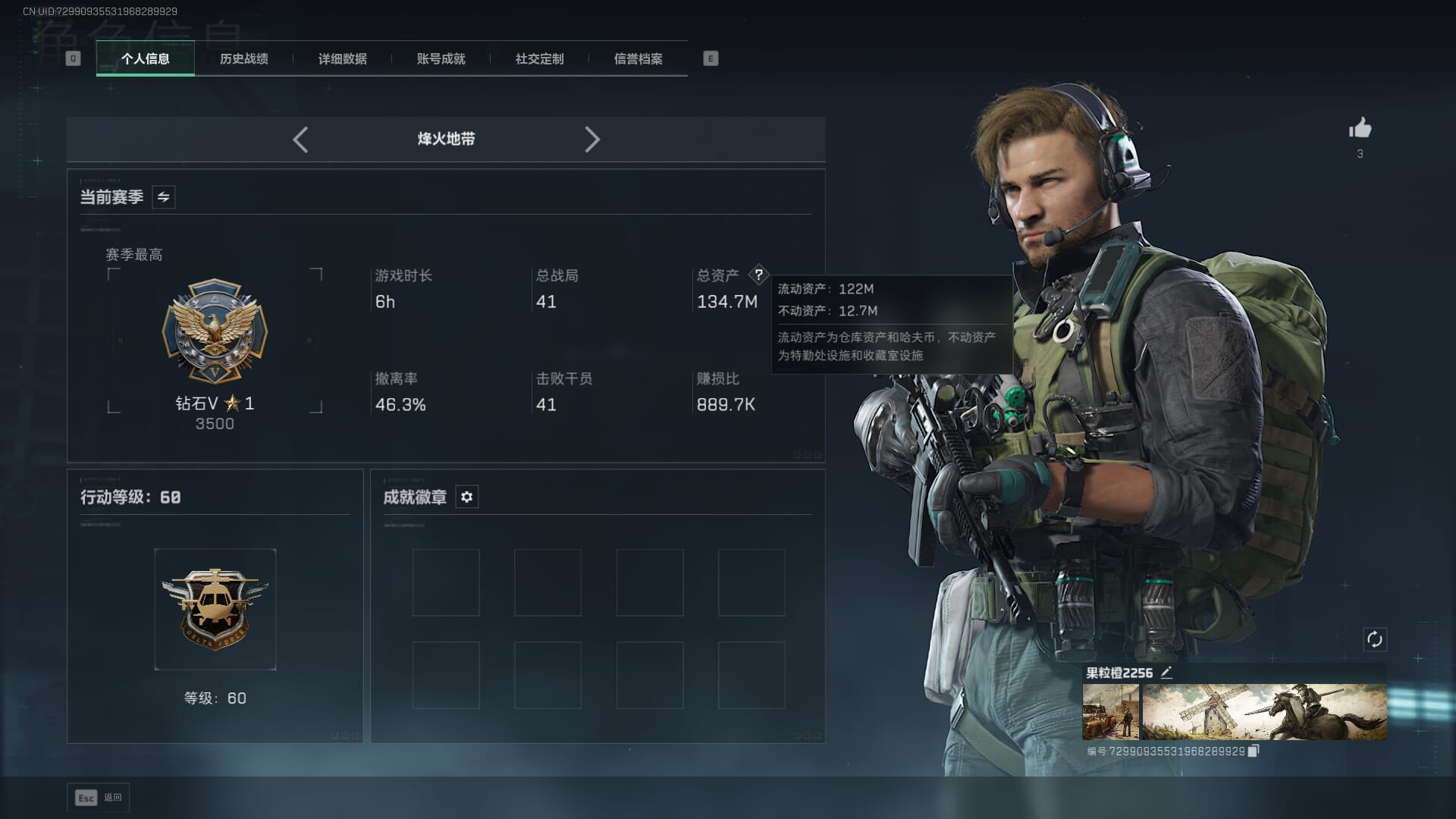Image resolution: width=1456 pixels, height=819 pixels.
Task: Show the 账号成就 tab
Action: pos(441,58)
